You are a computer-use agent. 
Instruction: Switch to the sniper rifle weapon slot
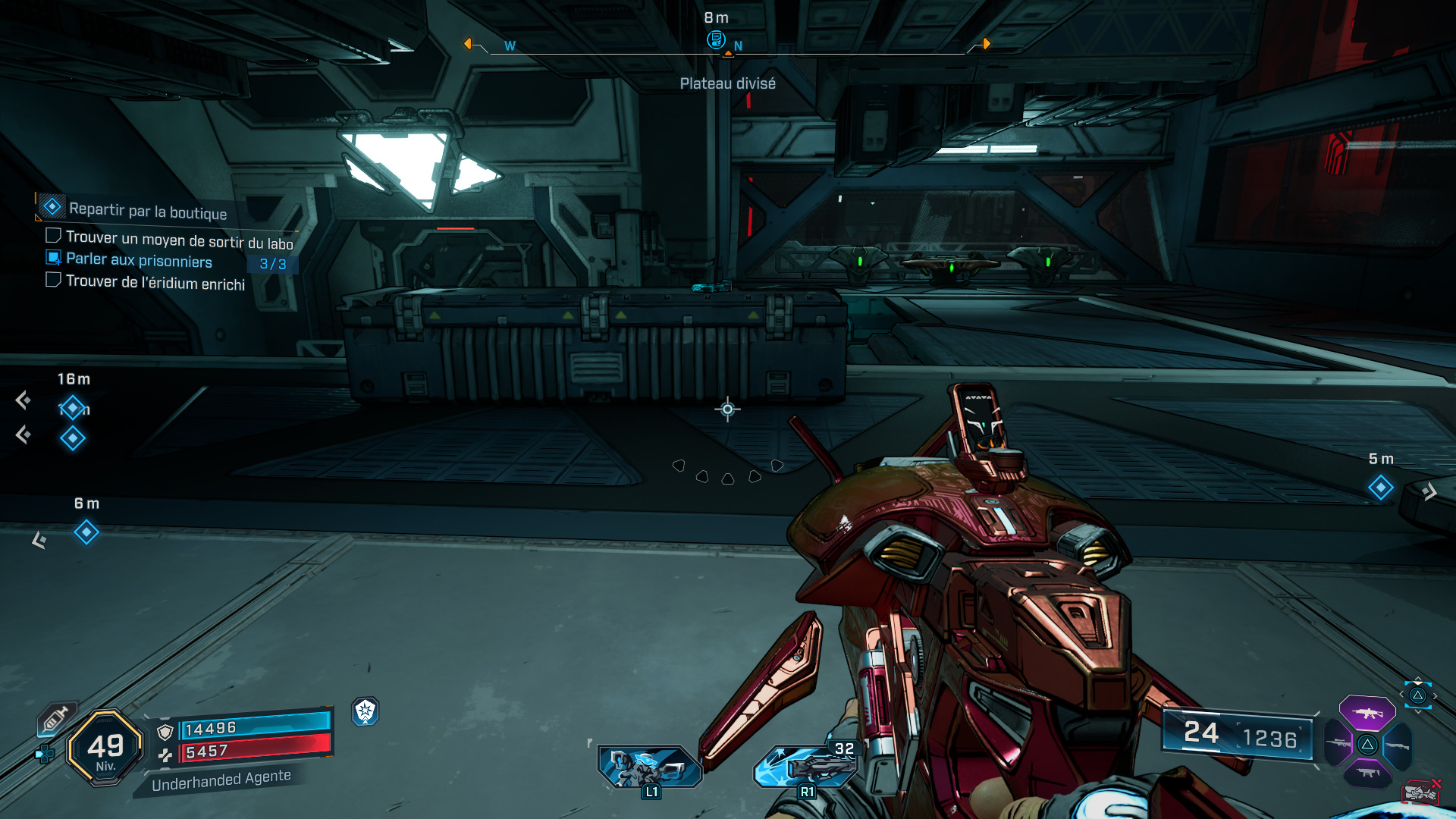click(1337, 744)
